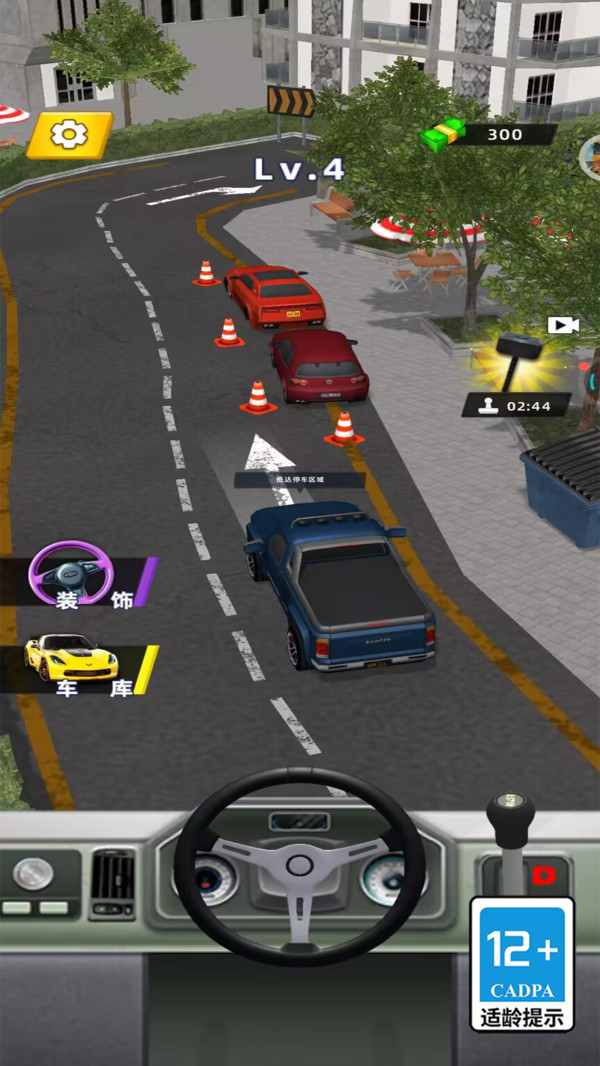Open the 装饰 decoration menu

80,578
